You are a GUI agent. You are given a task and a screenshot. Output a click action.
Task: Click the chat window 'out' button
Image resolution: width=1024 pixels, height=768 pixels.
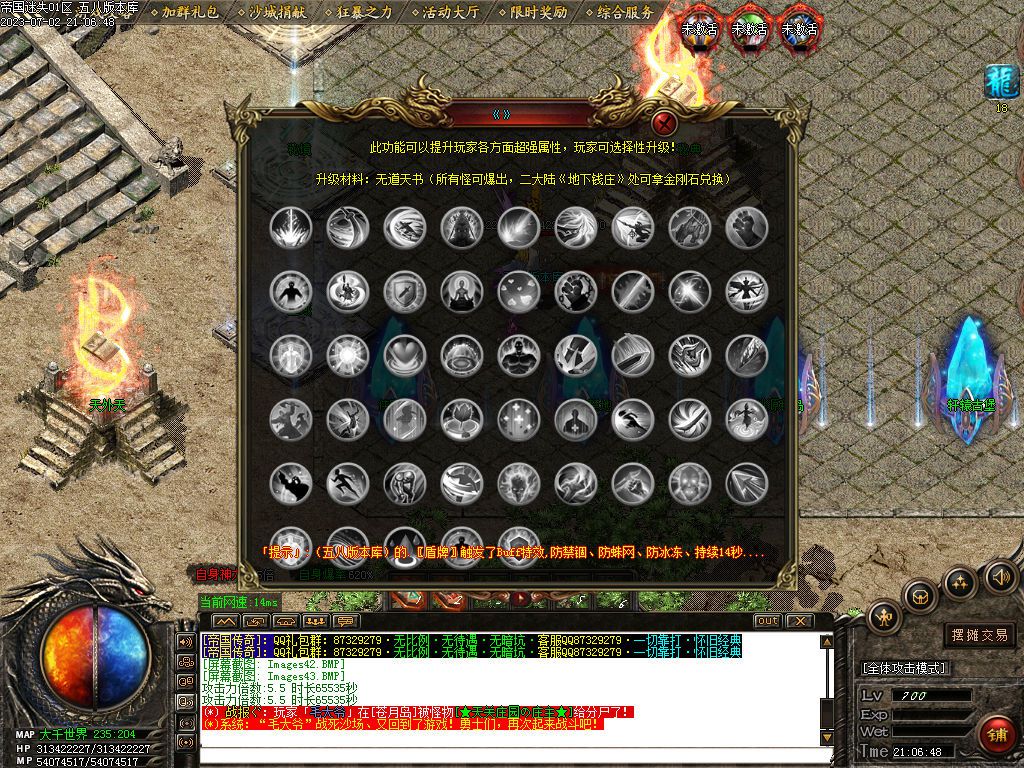767,621
